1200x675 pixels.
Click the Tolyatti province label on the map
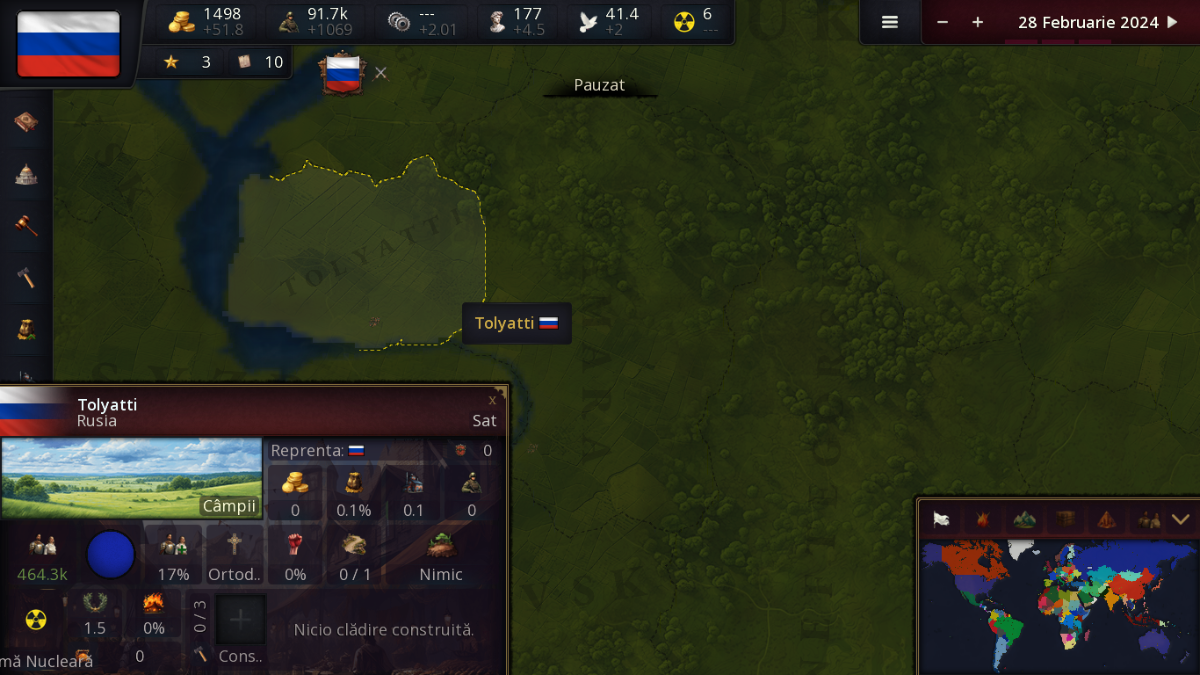coord(516,323)
